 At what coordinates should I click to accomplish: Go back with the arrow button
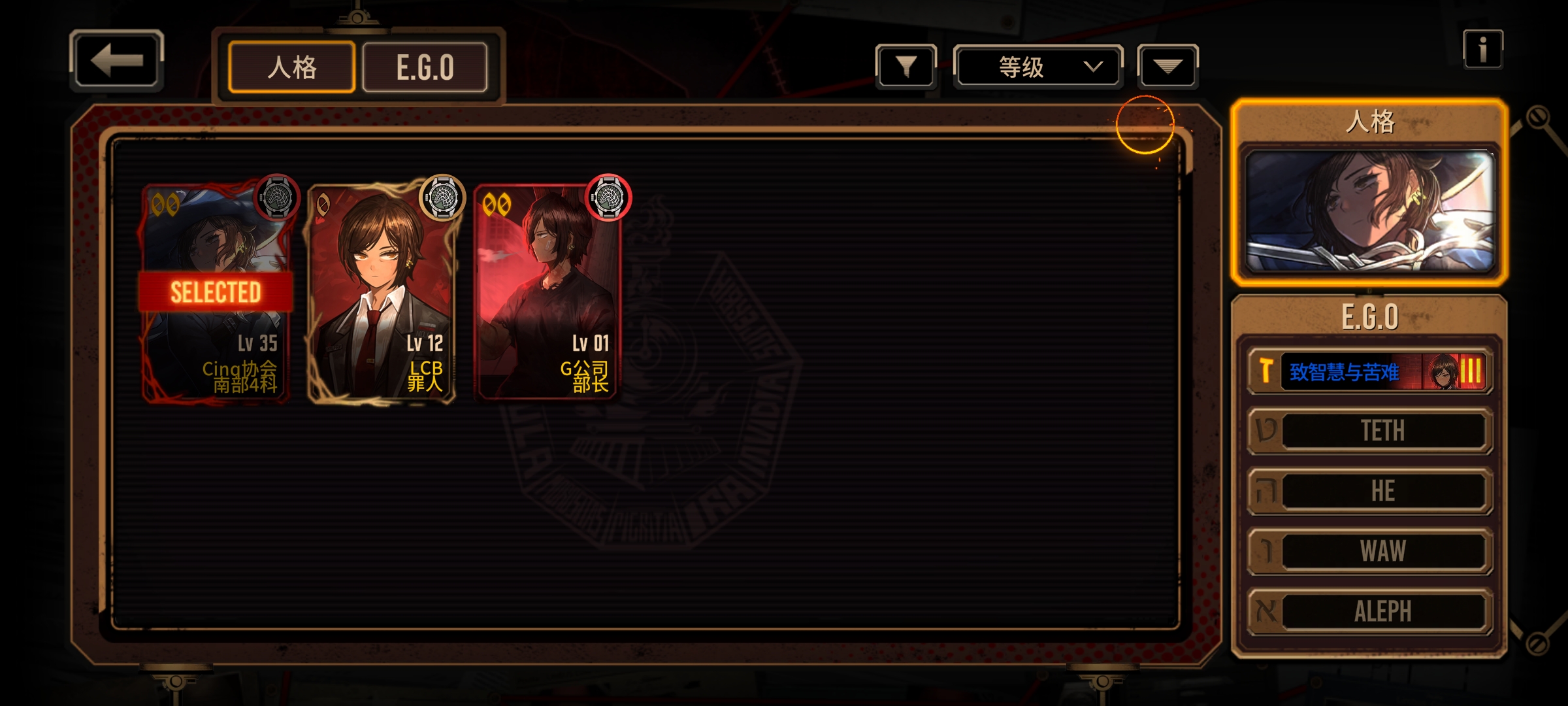point(116,60)
